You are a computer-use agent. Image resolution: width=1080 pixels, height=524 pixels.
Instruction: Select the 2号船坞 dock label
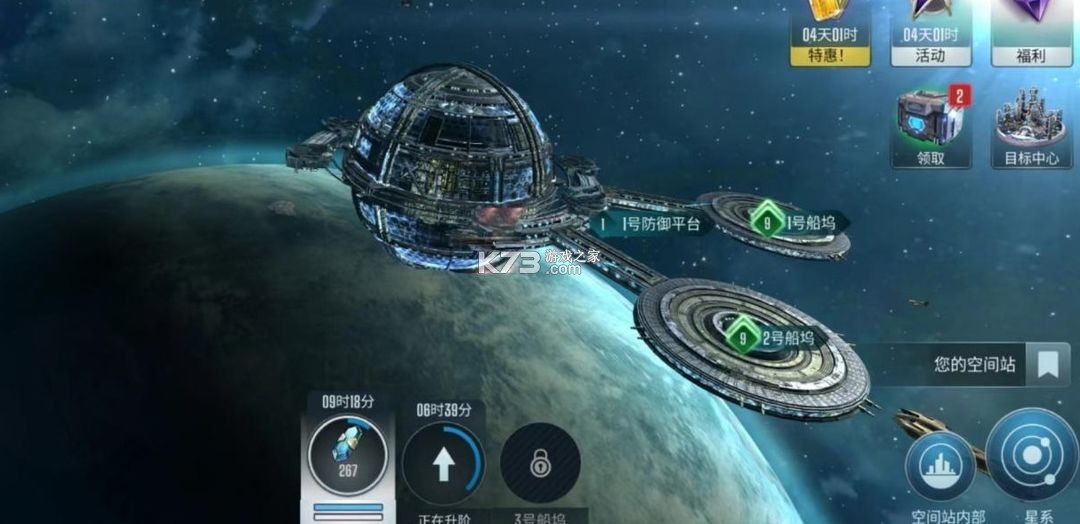(x=775, y=337)
